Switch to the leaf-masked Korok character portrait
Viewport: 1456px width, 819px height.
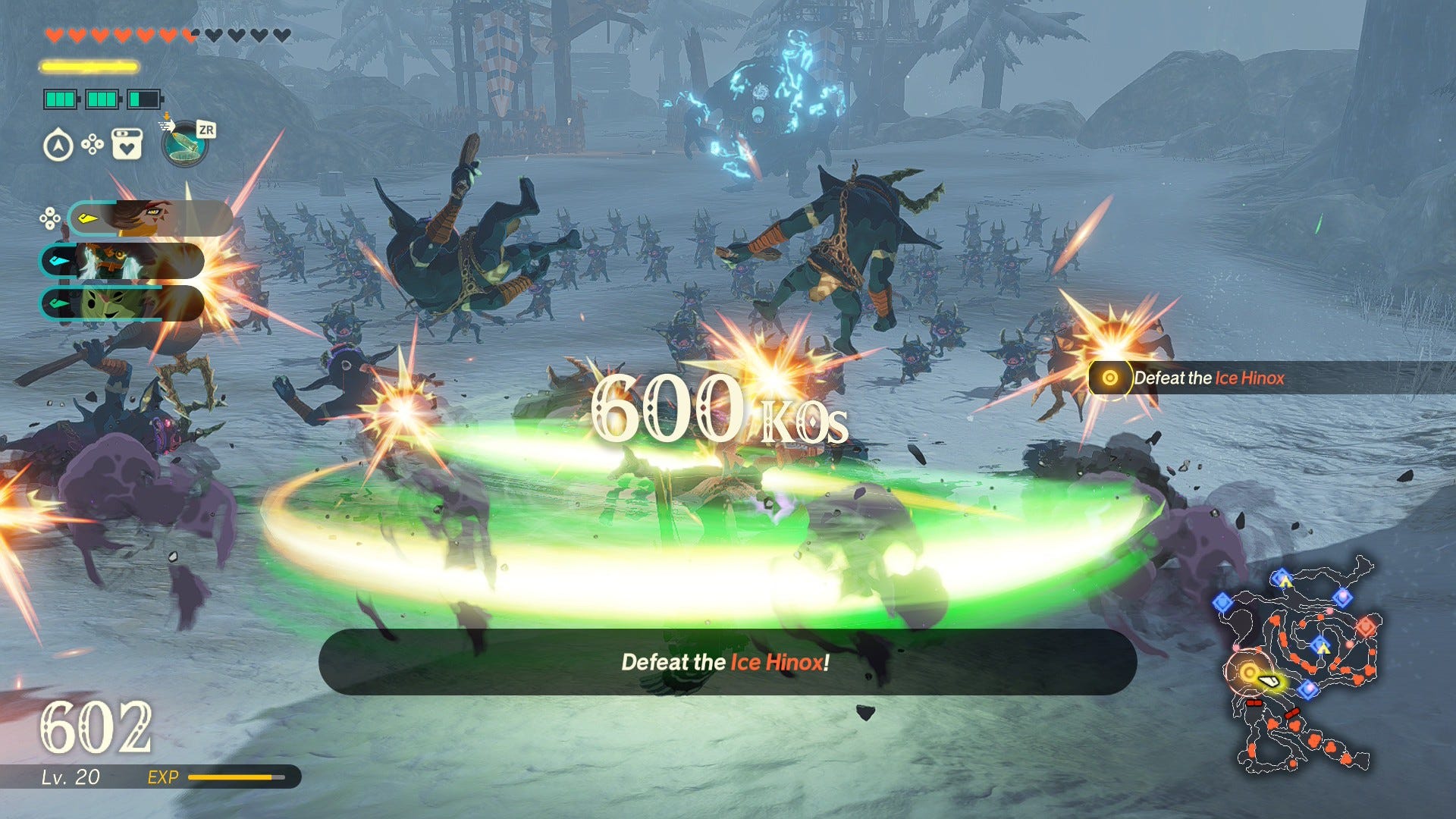point(121,303)
